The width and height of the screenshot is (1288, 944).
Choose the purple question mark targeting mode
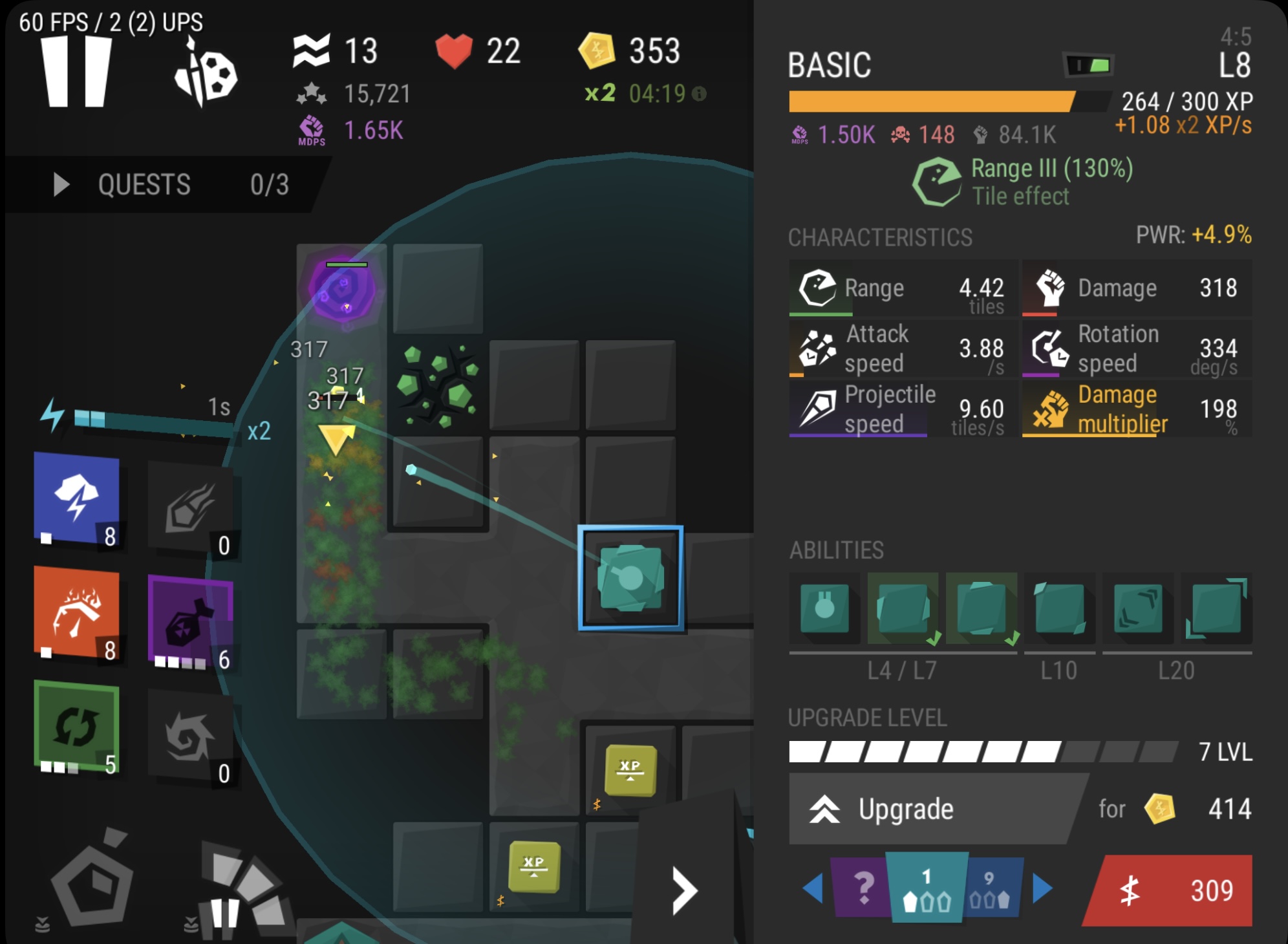click(x=861, y=888)
